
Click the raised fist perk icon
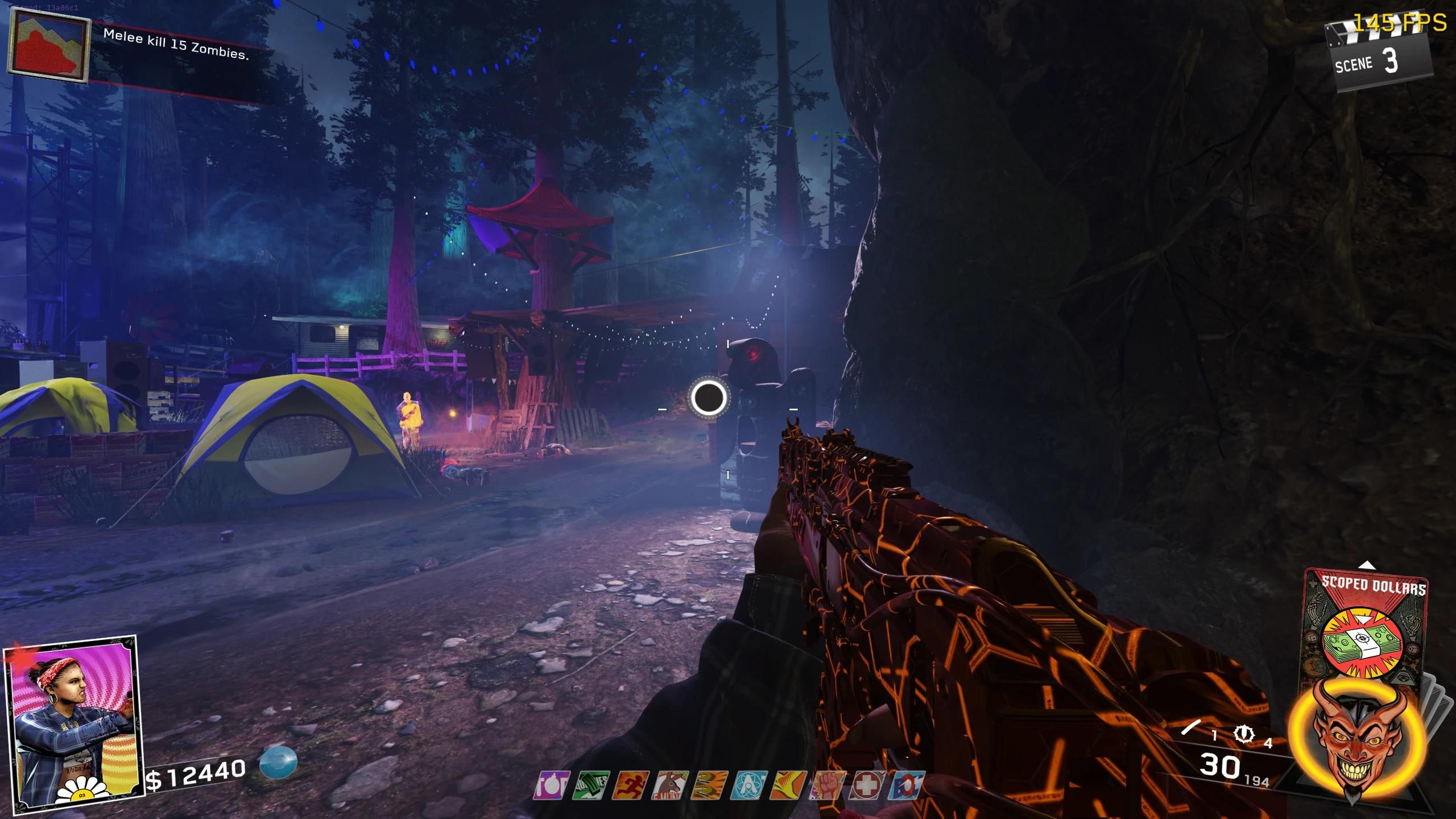tap(828, 785)
